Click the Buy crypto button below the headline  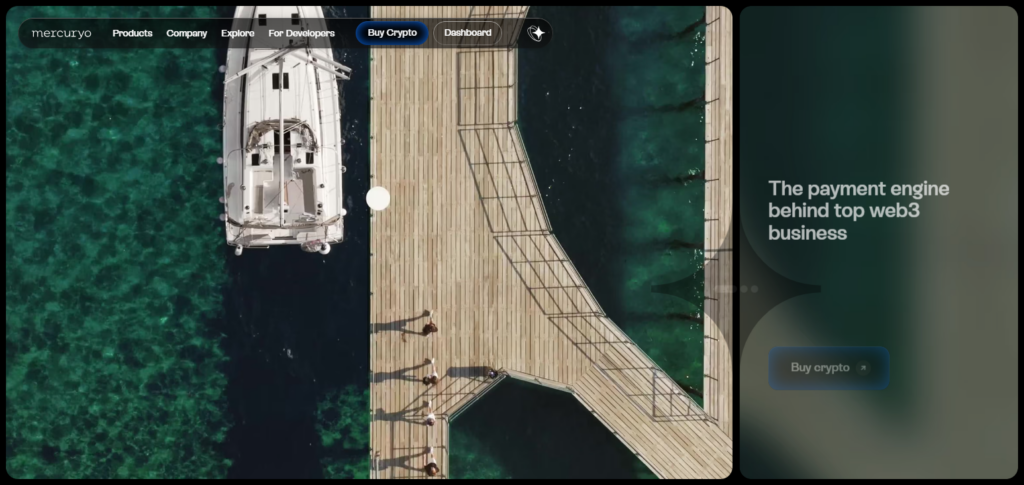click(829, 367)
